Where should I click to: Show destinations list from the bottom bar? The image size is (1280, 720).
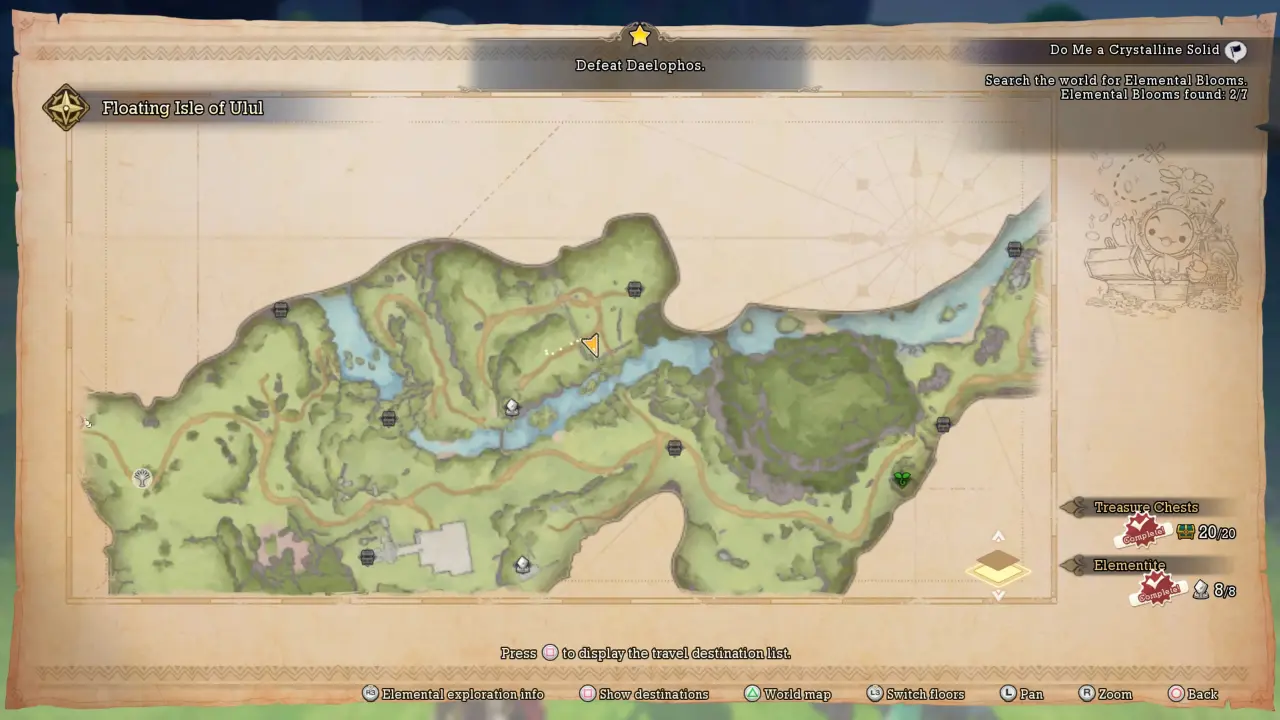644,694
